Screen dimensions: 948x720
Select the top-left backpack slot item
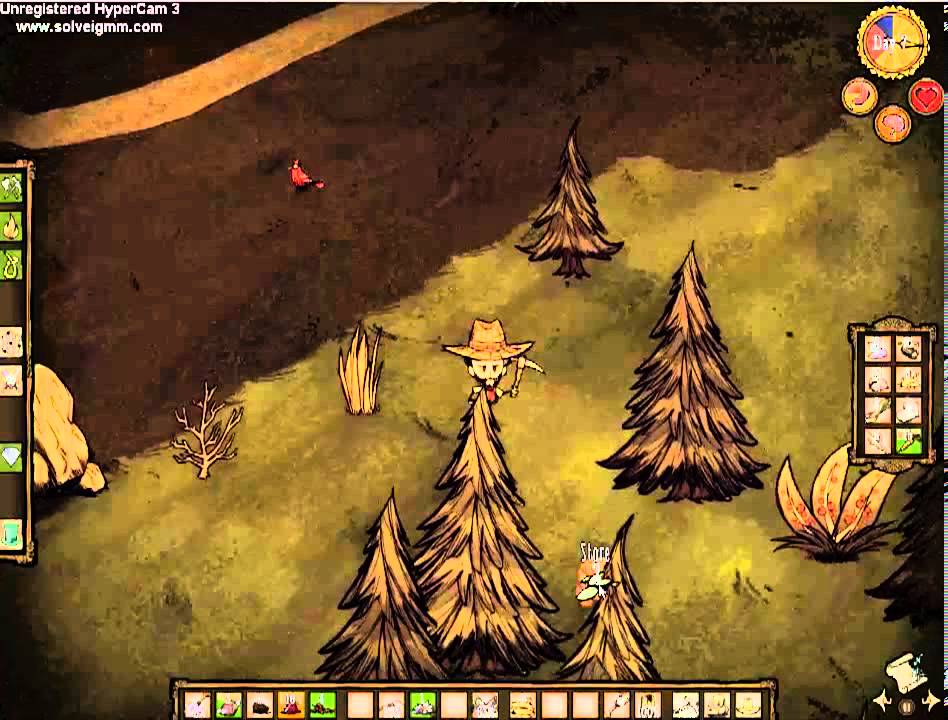[878, 349]
